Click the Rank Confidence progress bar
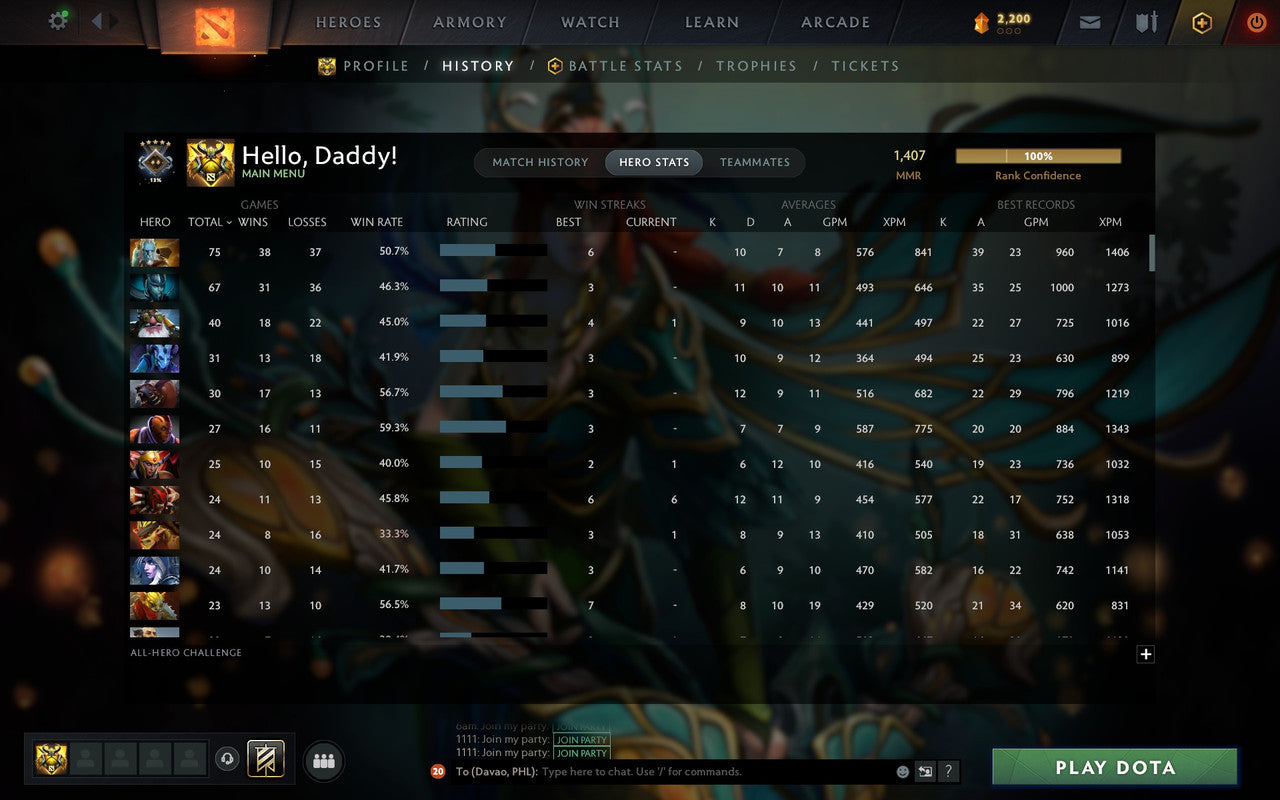 [1040, 156]
